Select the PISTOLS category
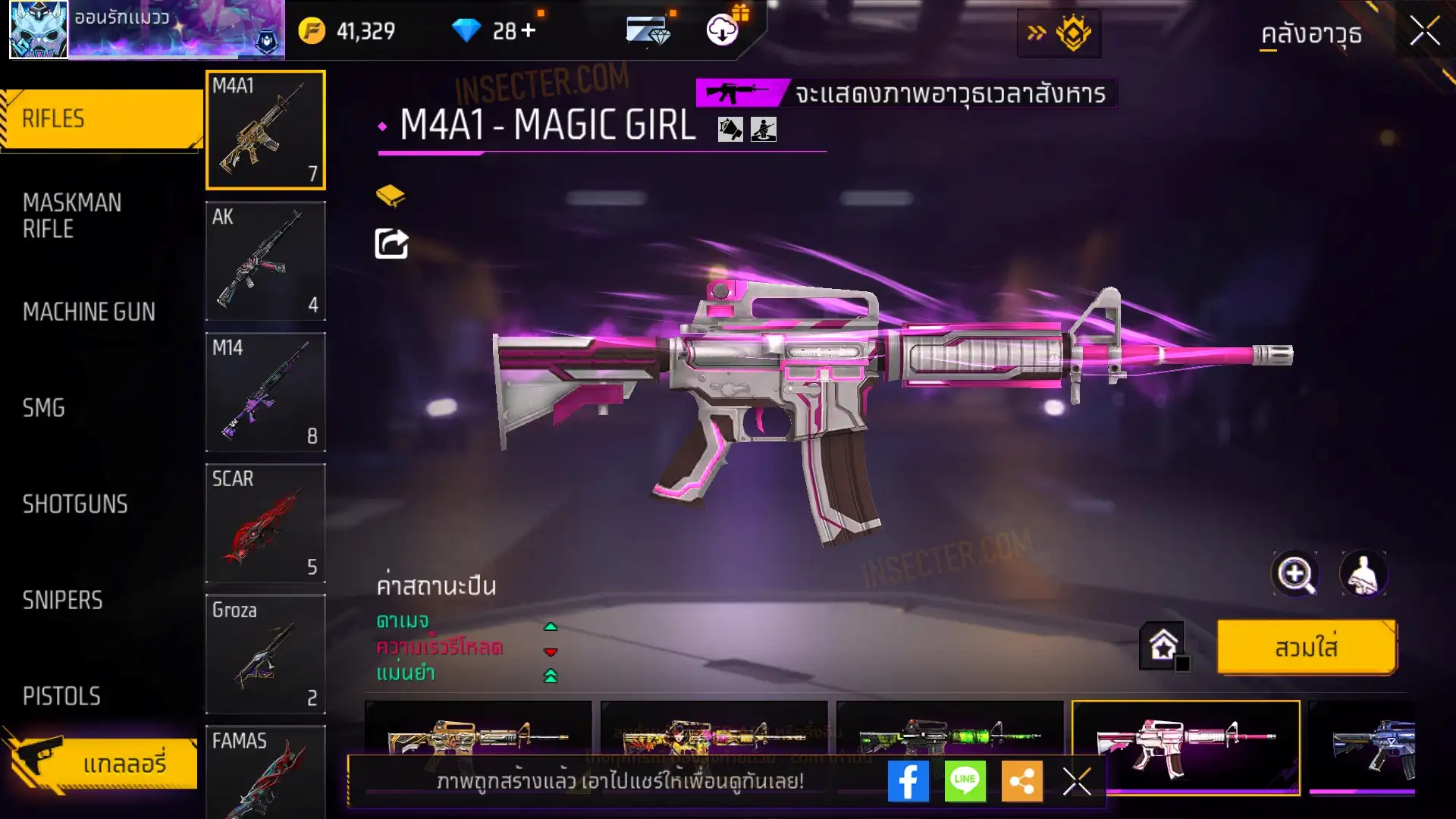 (x=61, y=696)
